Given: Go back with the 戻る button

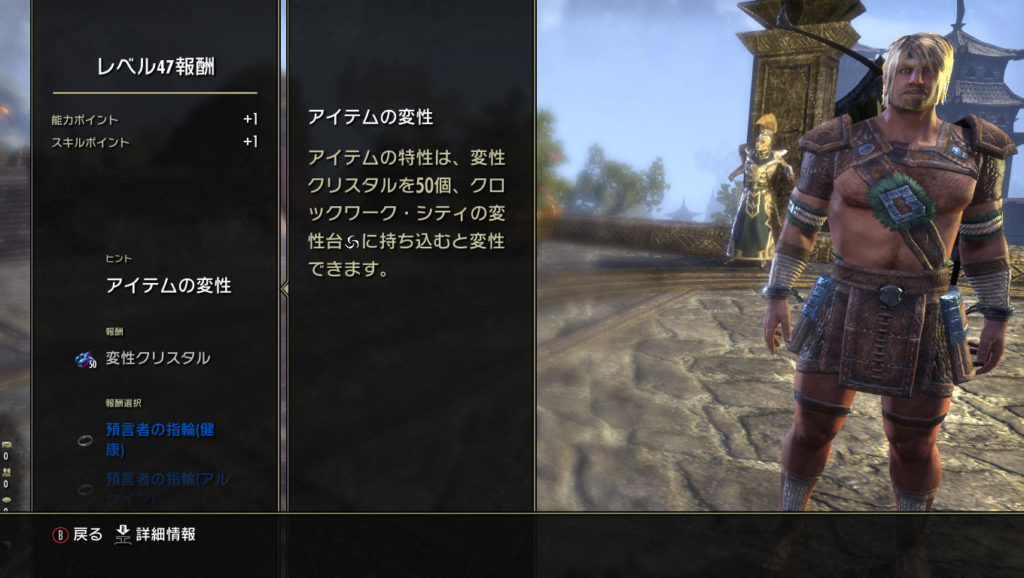Looking at the screenshot, I should pyautogui.click(x=78, y=534).
